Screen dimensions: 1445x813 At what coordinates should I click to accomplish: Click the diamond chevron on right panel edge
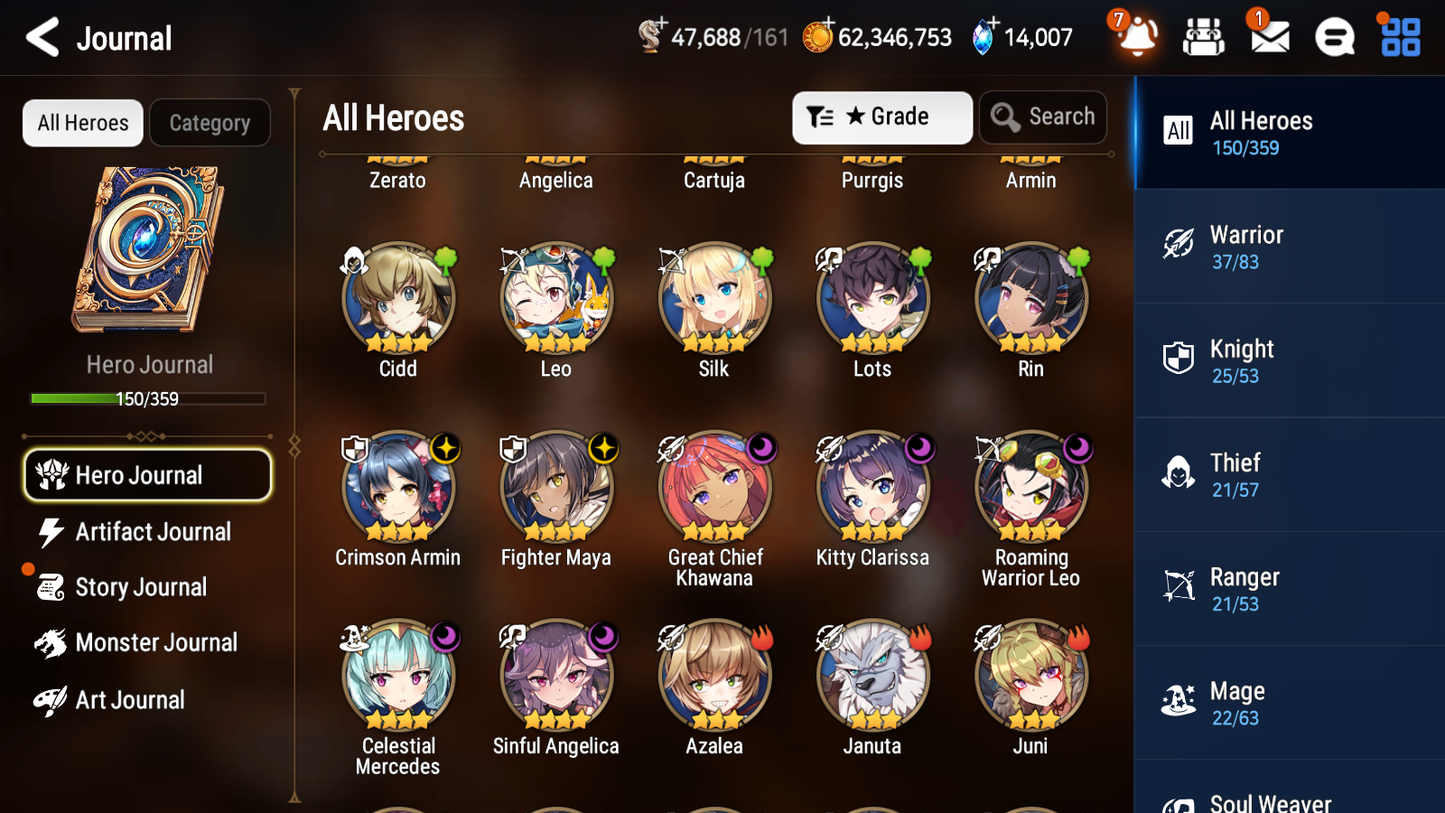(x=1111, y=155)
